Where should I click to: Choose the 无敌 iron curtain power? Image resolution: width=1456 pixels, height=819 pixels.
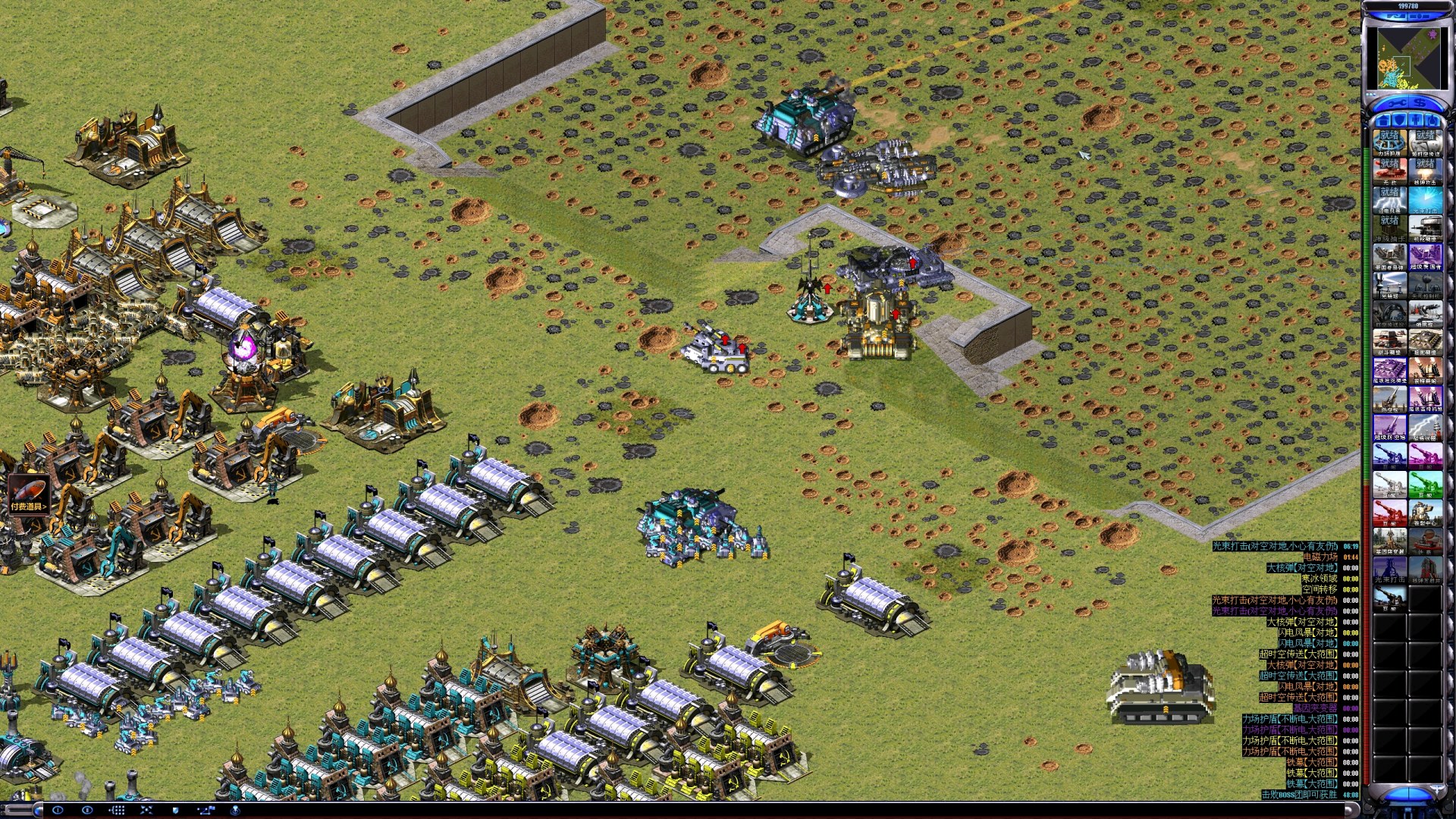coord(1389,171)
